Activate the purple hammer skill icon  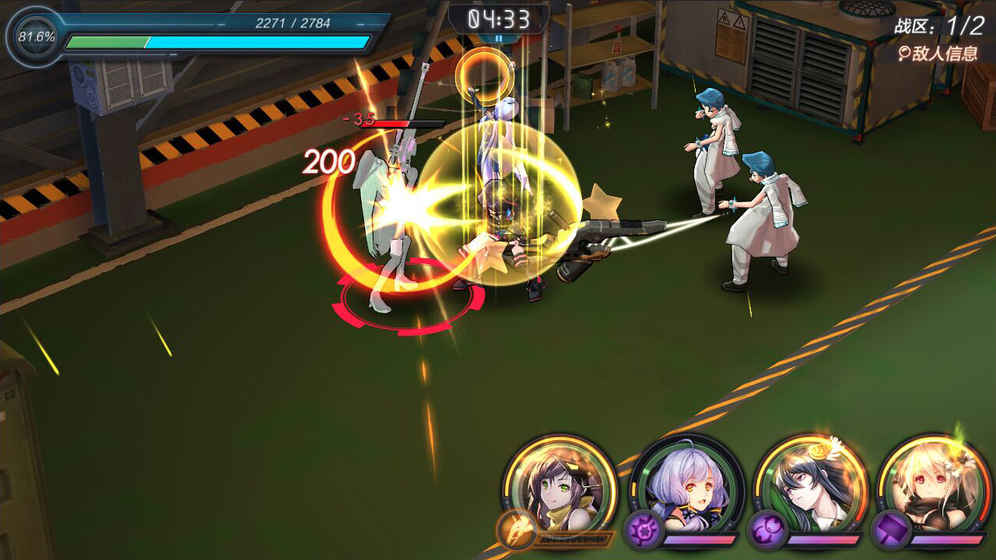click(x=890, y=527)
